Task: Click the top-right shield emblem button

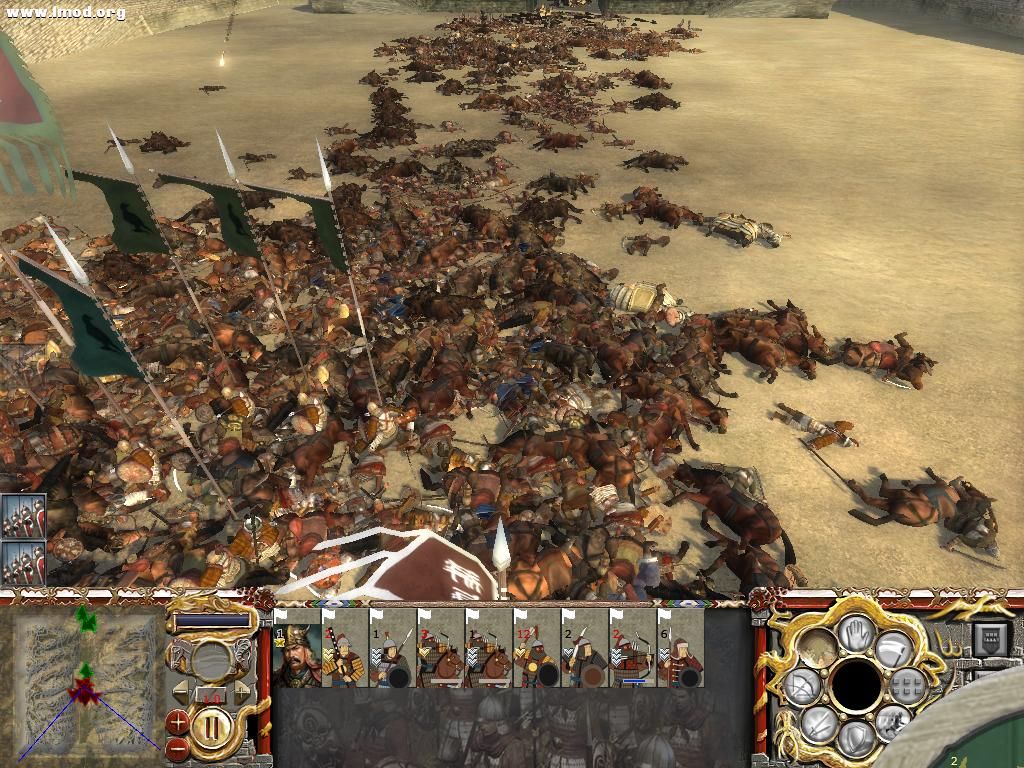Action: click(x=989, y=637)
